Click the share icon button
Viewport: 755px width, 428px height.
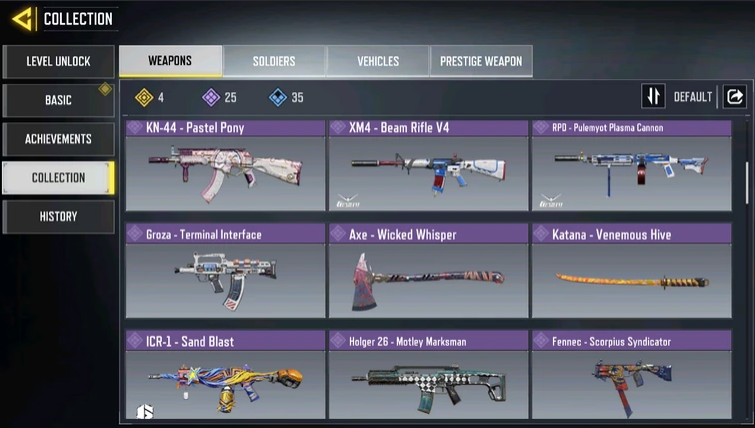[x=735, y=97]
